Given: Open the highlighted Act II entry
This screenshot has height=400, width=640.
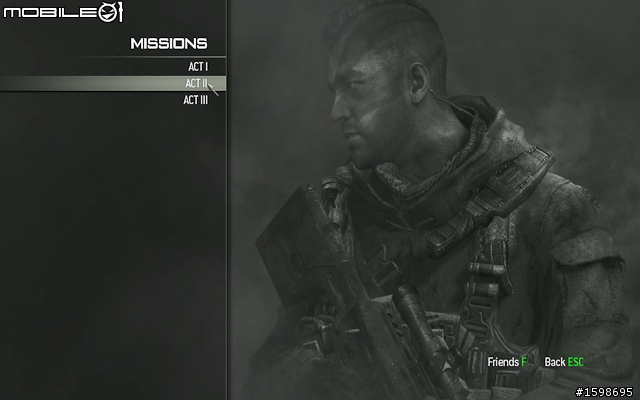Looking at the screenshot, I should [196, 83].
